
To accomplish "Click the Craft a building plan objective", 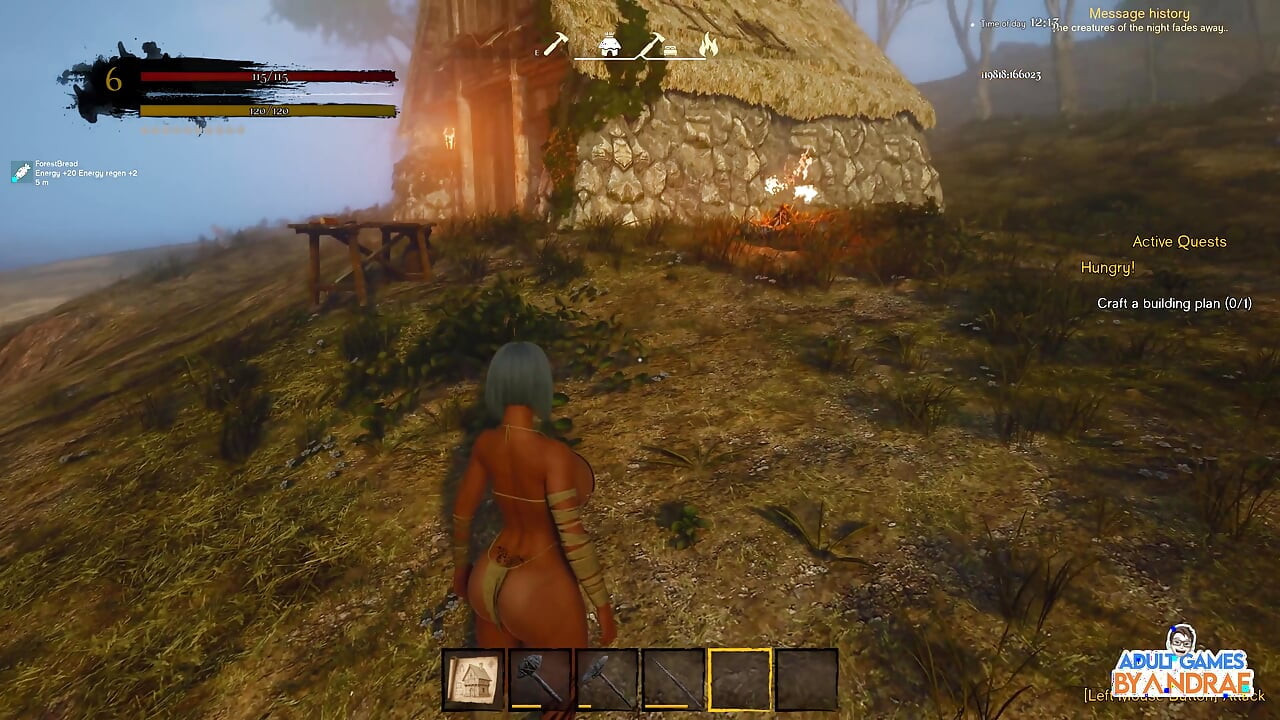I will coord(1174,303).
